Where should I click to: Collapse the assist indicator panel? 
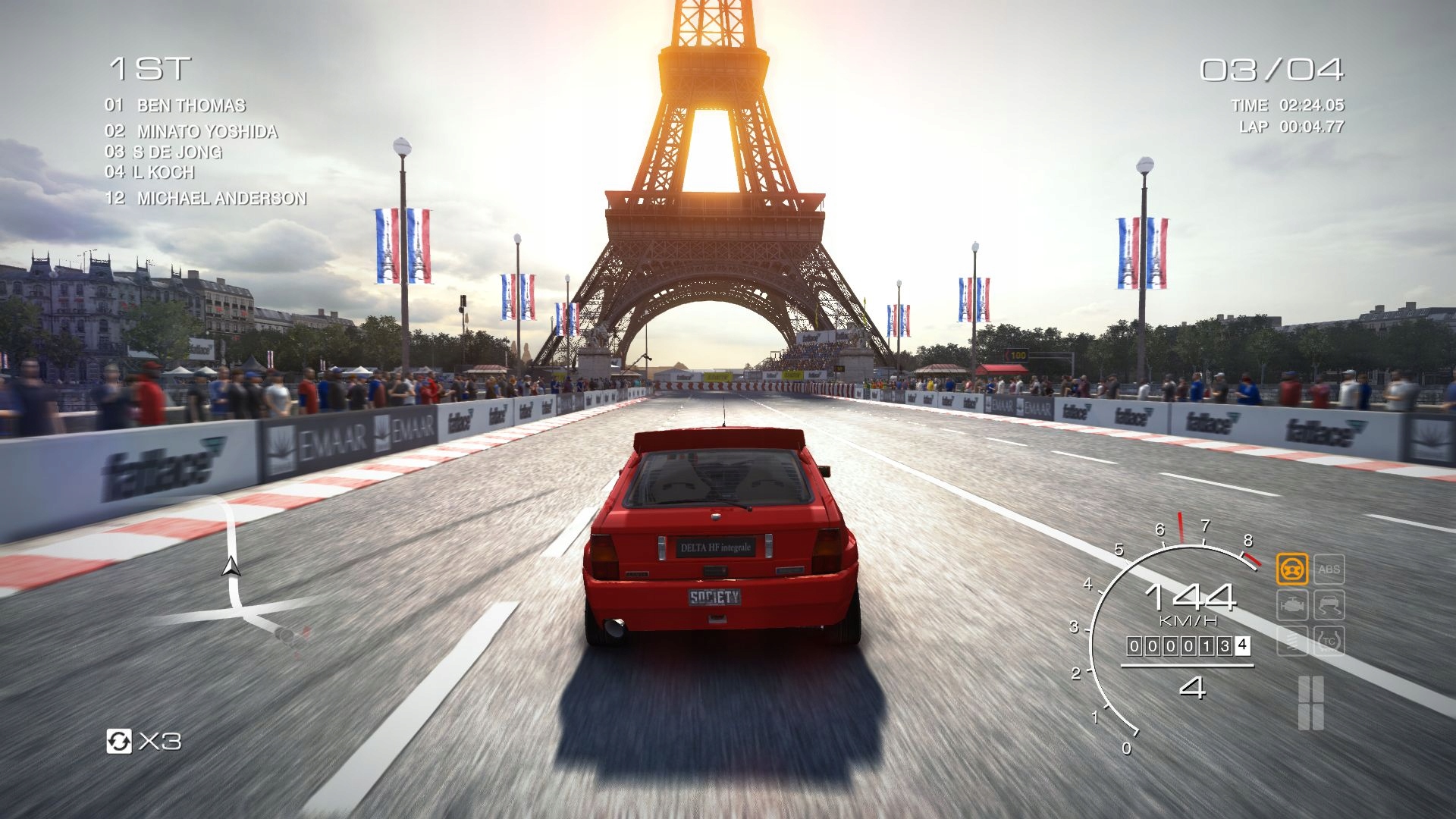pyautogui.click(x=1310, y=604)
